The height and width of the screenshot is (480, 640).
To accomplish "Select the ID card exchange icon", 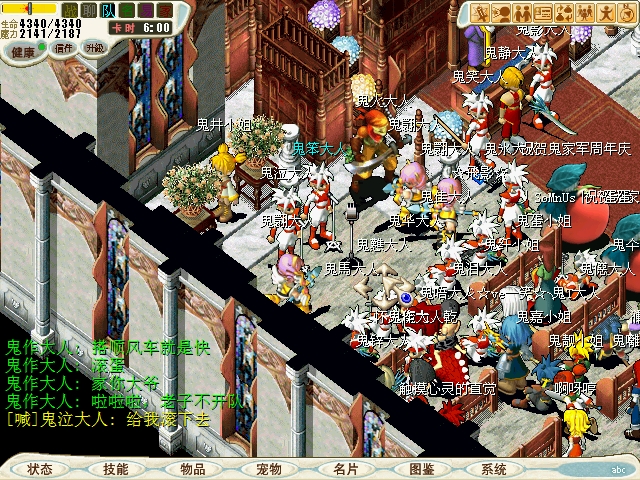I will pos(543,13).
